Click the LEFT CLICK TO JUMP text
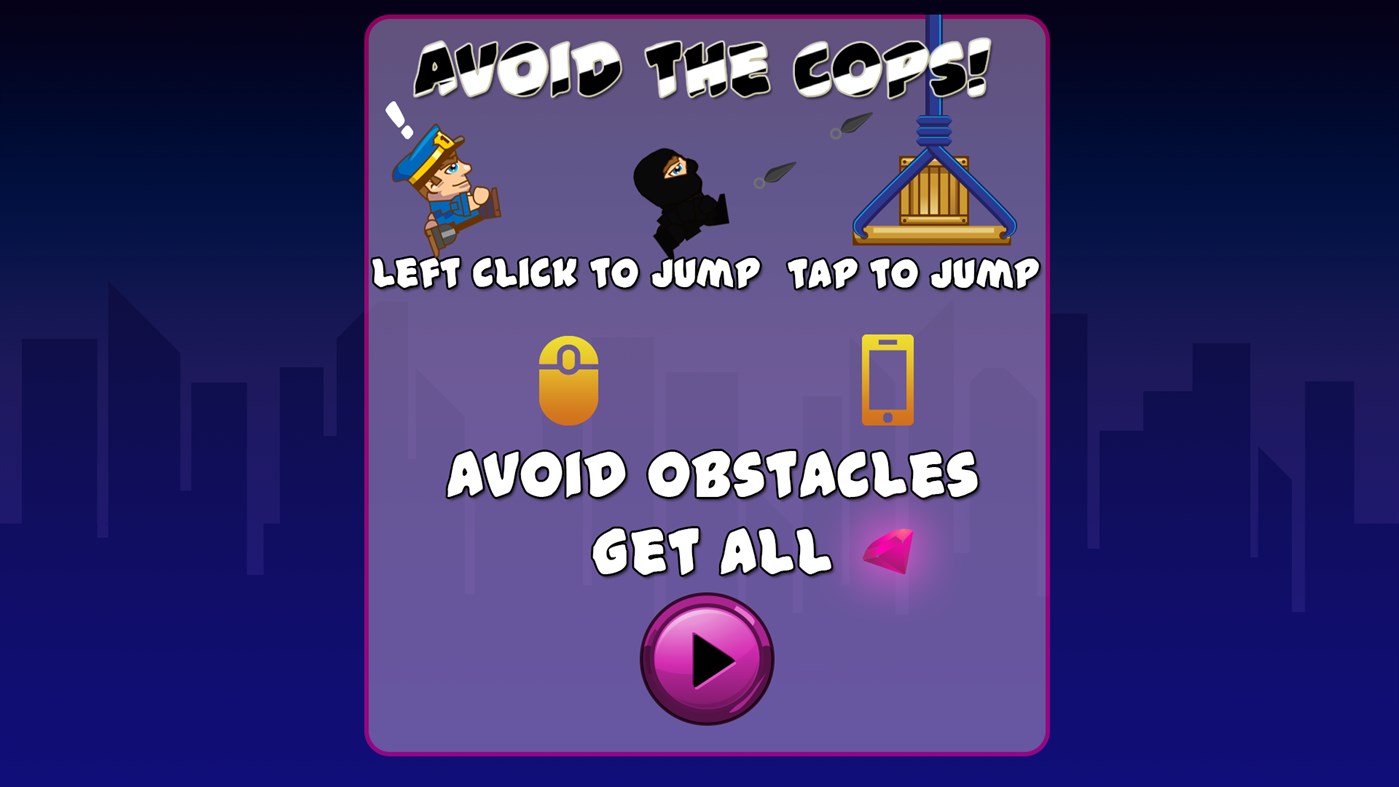This screenshot has width=1399, height=787. (x=567, y=272)
